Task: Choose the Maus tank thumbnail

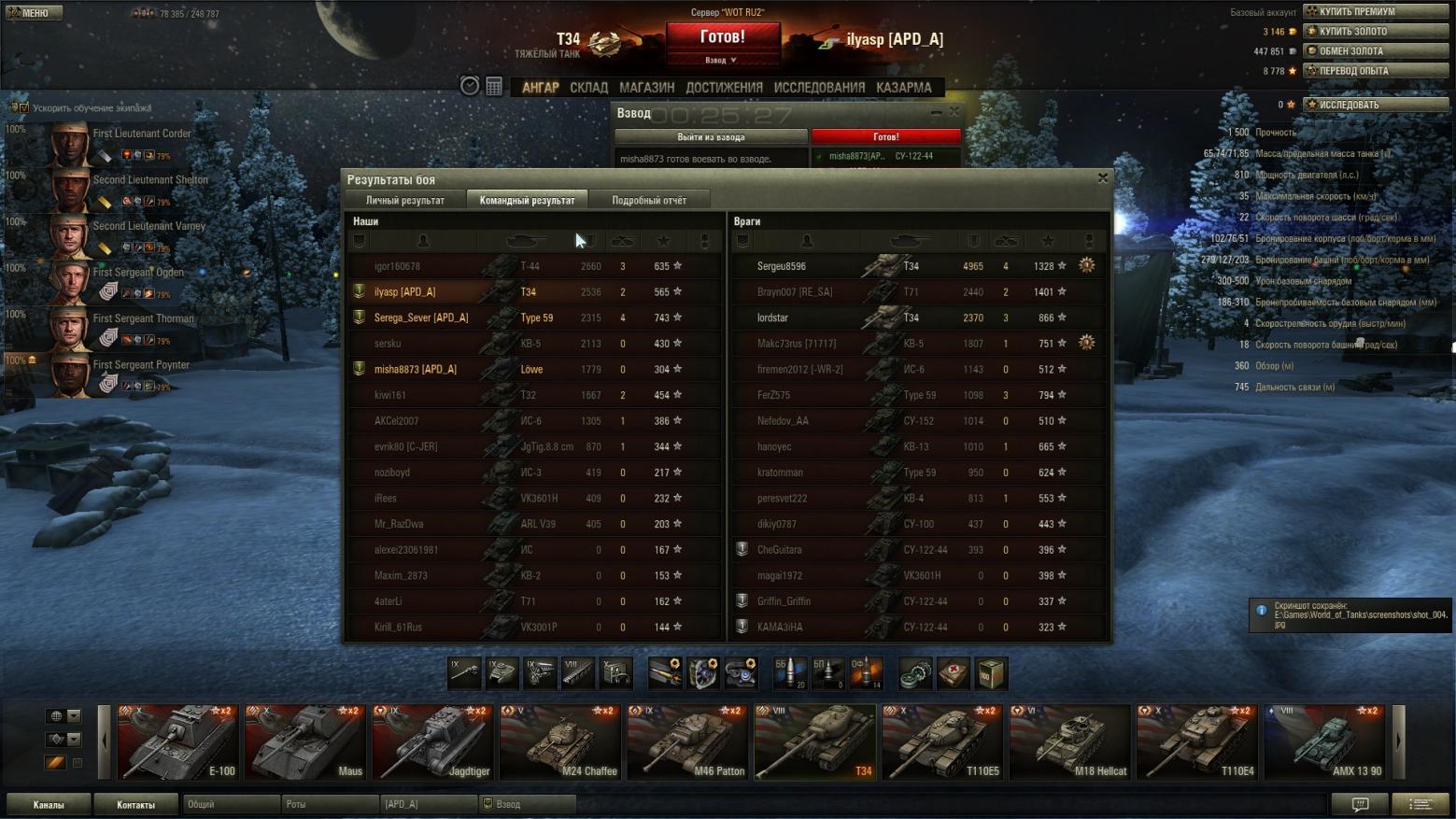Action: [304, 742]
